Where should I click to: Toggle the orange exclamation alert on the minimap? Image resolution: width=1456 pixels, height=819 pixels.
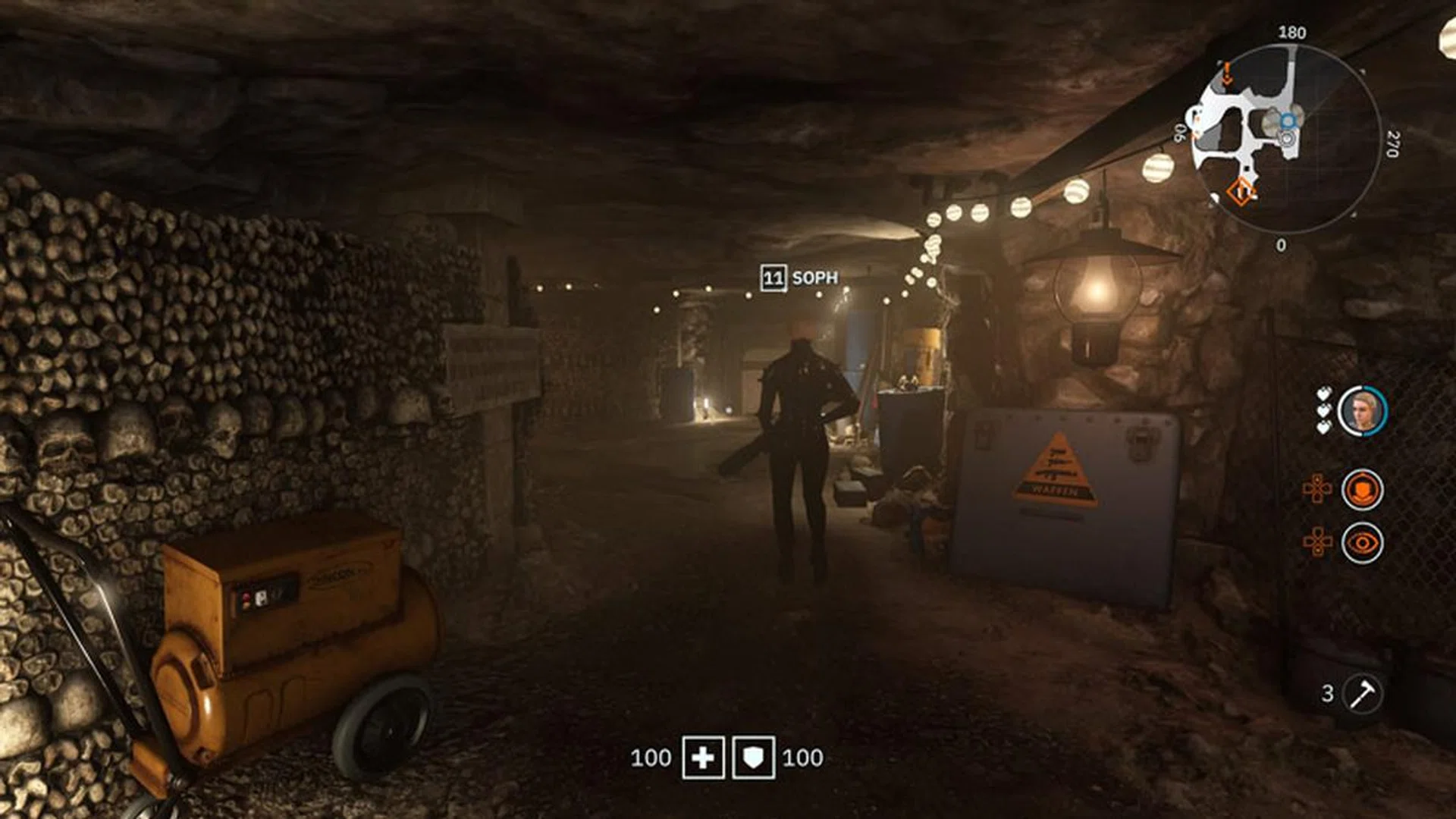tap(1227, 73)
